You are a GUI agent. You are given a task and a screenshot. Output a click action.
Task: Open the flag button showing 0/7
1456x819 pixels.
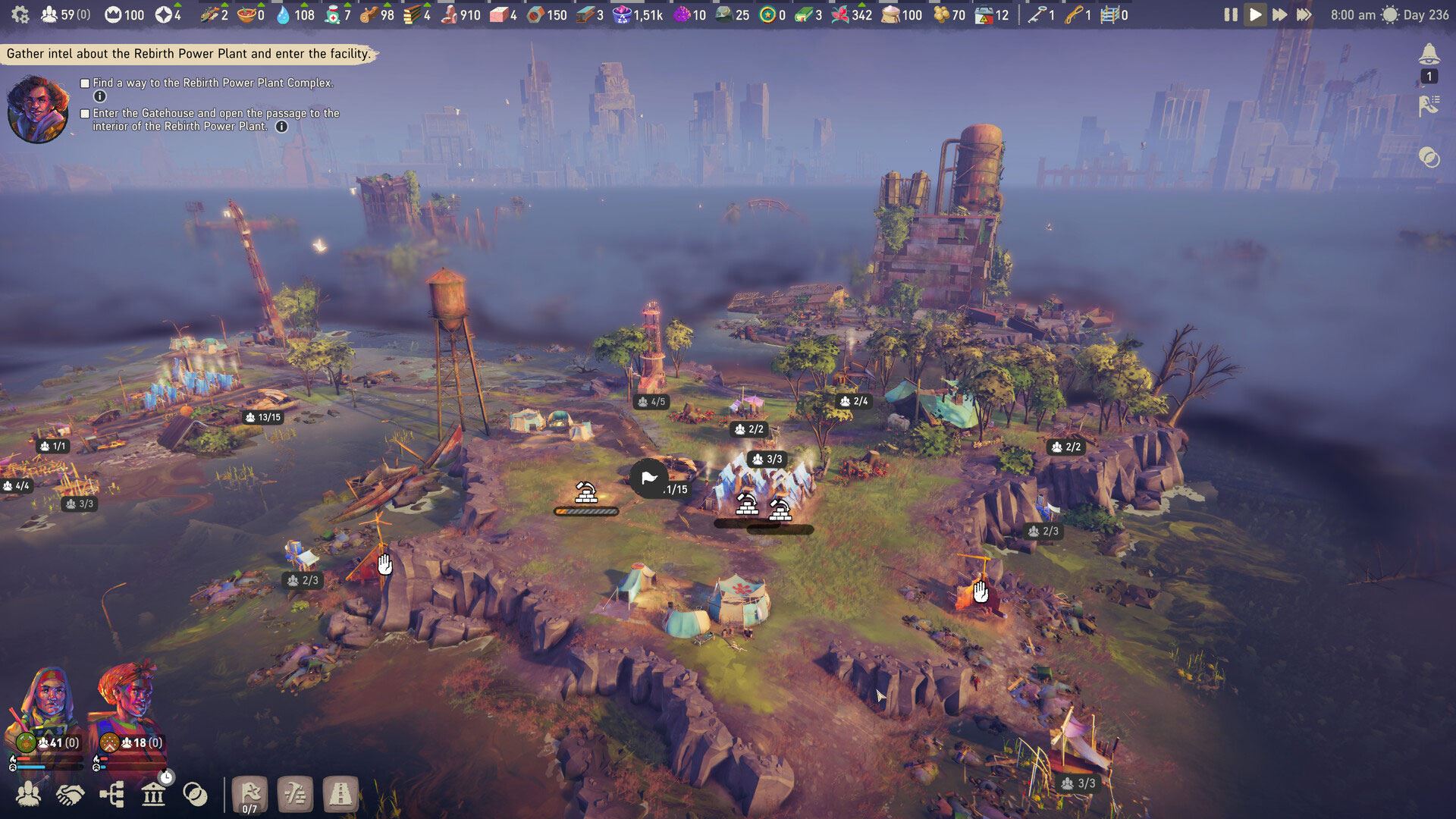(x=249, y=795)
